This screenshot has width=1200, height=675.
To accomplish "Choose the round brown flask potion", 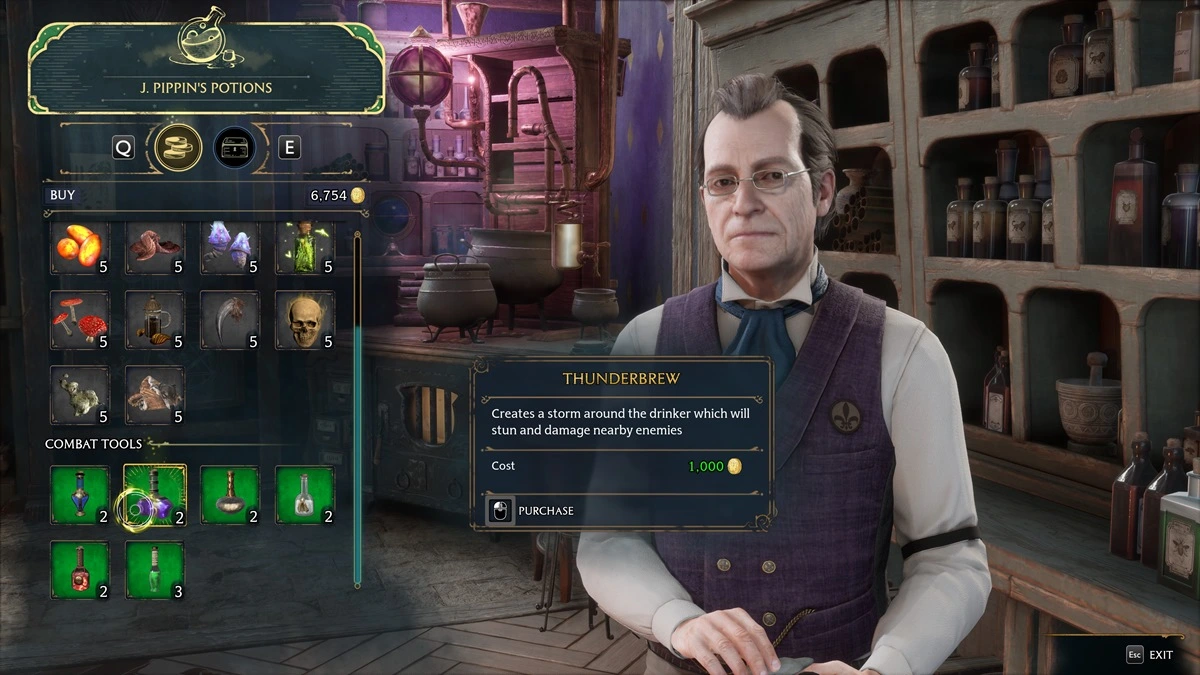I will tap(230, 495).
